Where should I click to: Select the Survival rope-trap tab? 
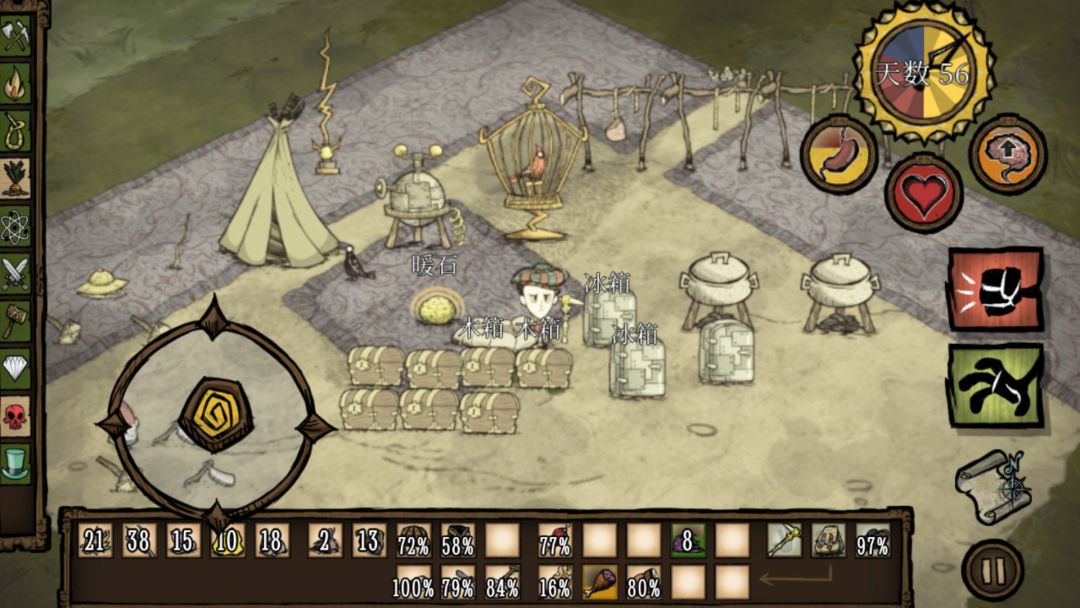click(x=16, y=130)
